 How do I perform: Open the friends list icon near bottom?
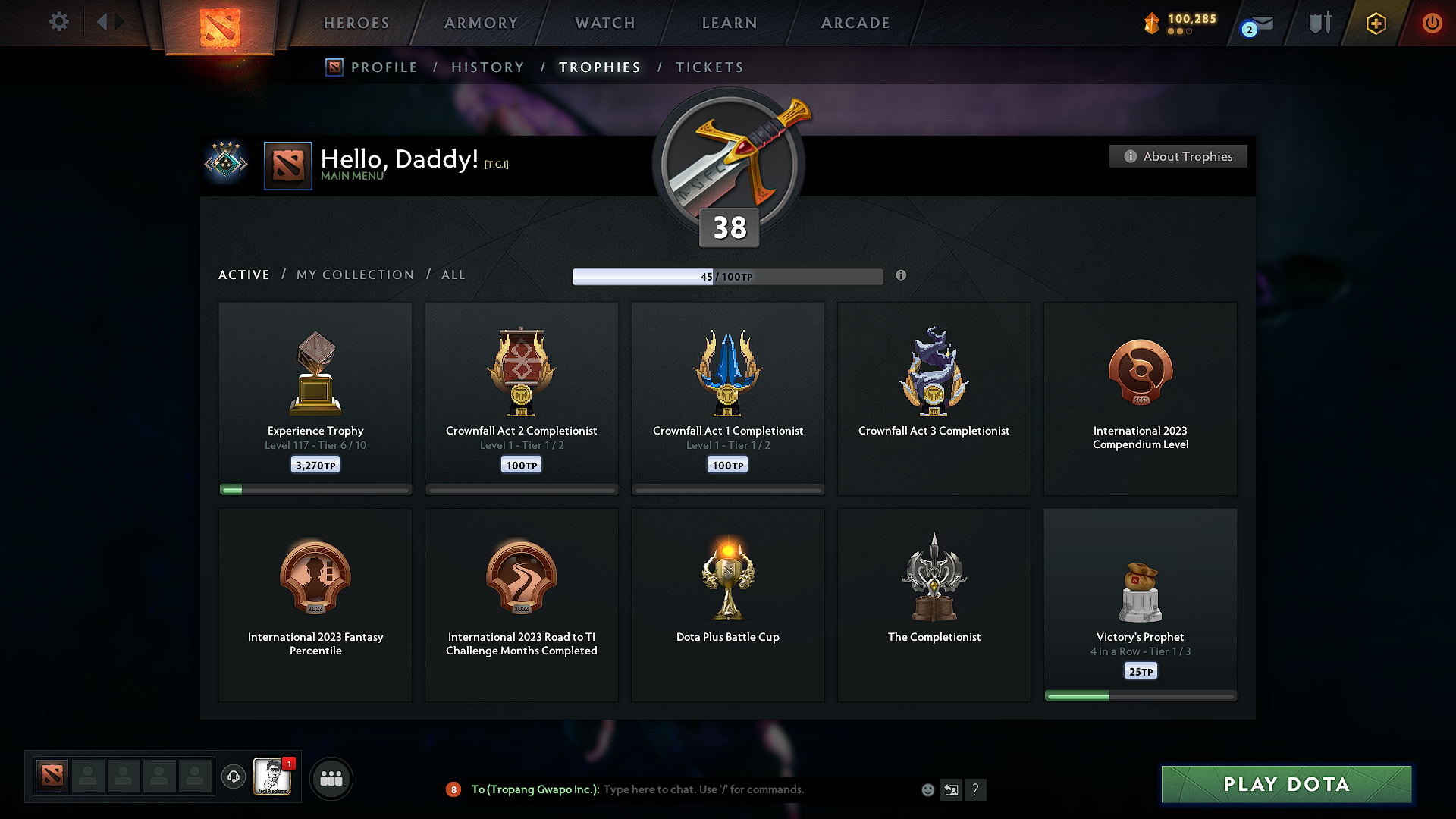coord(331,777)
